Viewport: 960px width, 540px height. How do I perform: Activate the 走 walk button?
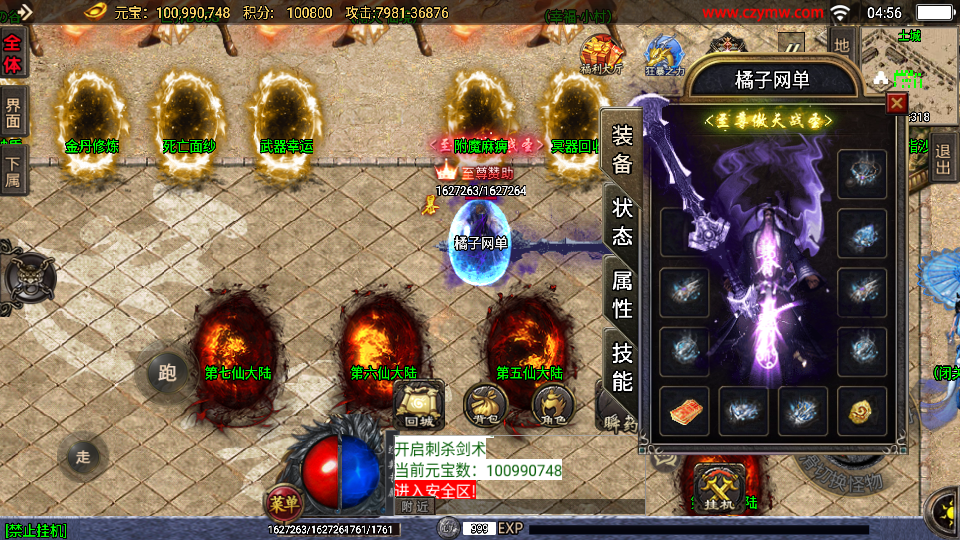(x=83, y=457)
